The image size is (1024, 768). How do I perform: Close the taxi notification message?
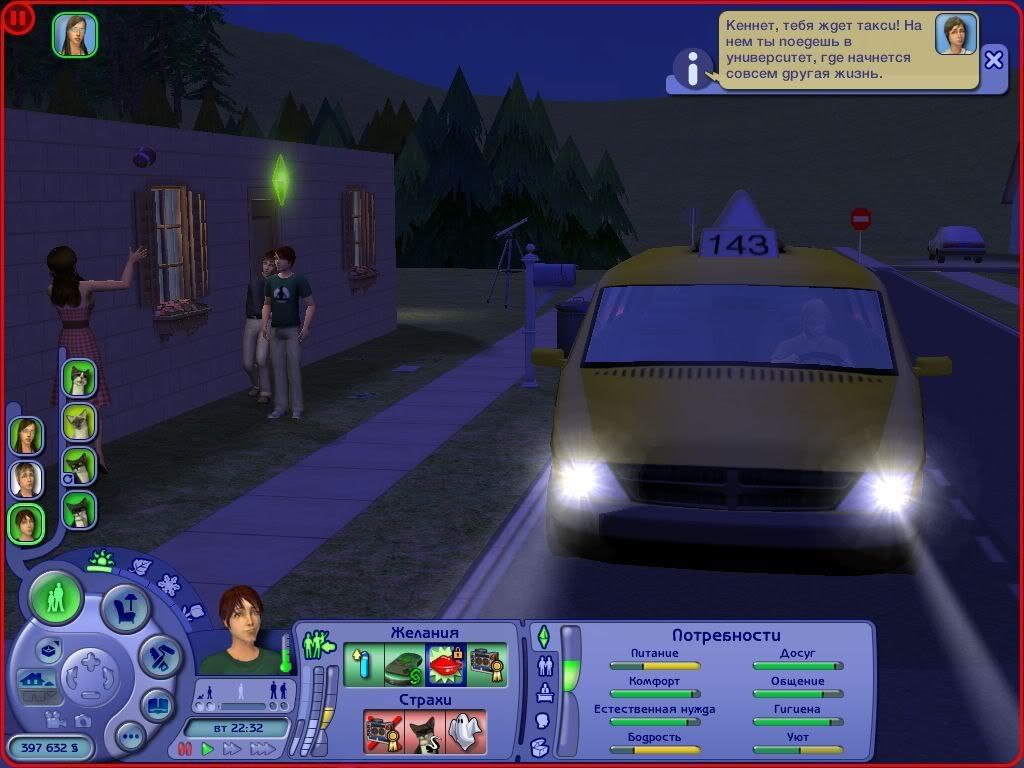coord(993,59)
